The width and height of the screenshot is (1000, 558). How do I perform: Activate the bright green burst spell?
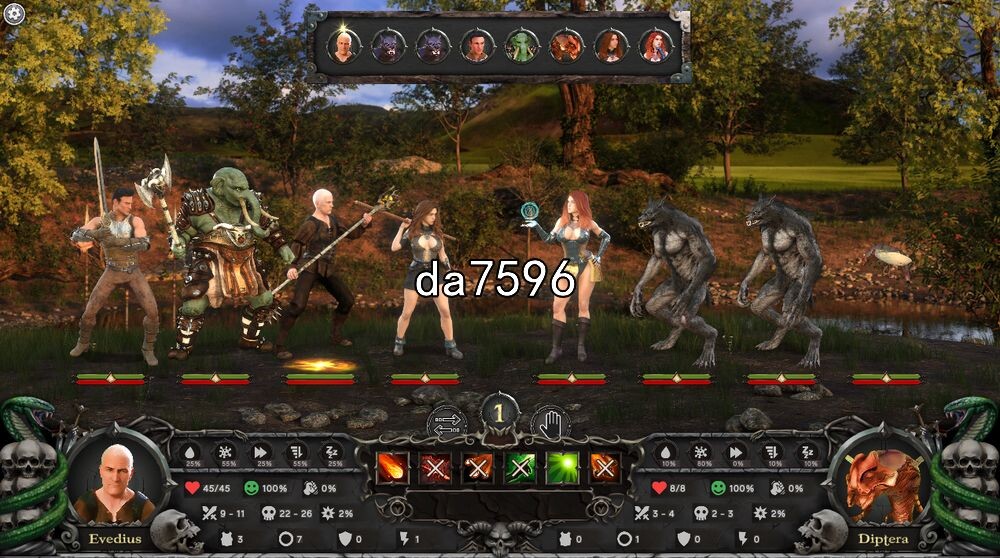(562, 468)
